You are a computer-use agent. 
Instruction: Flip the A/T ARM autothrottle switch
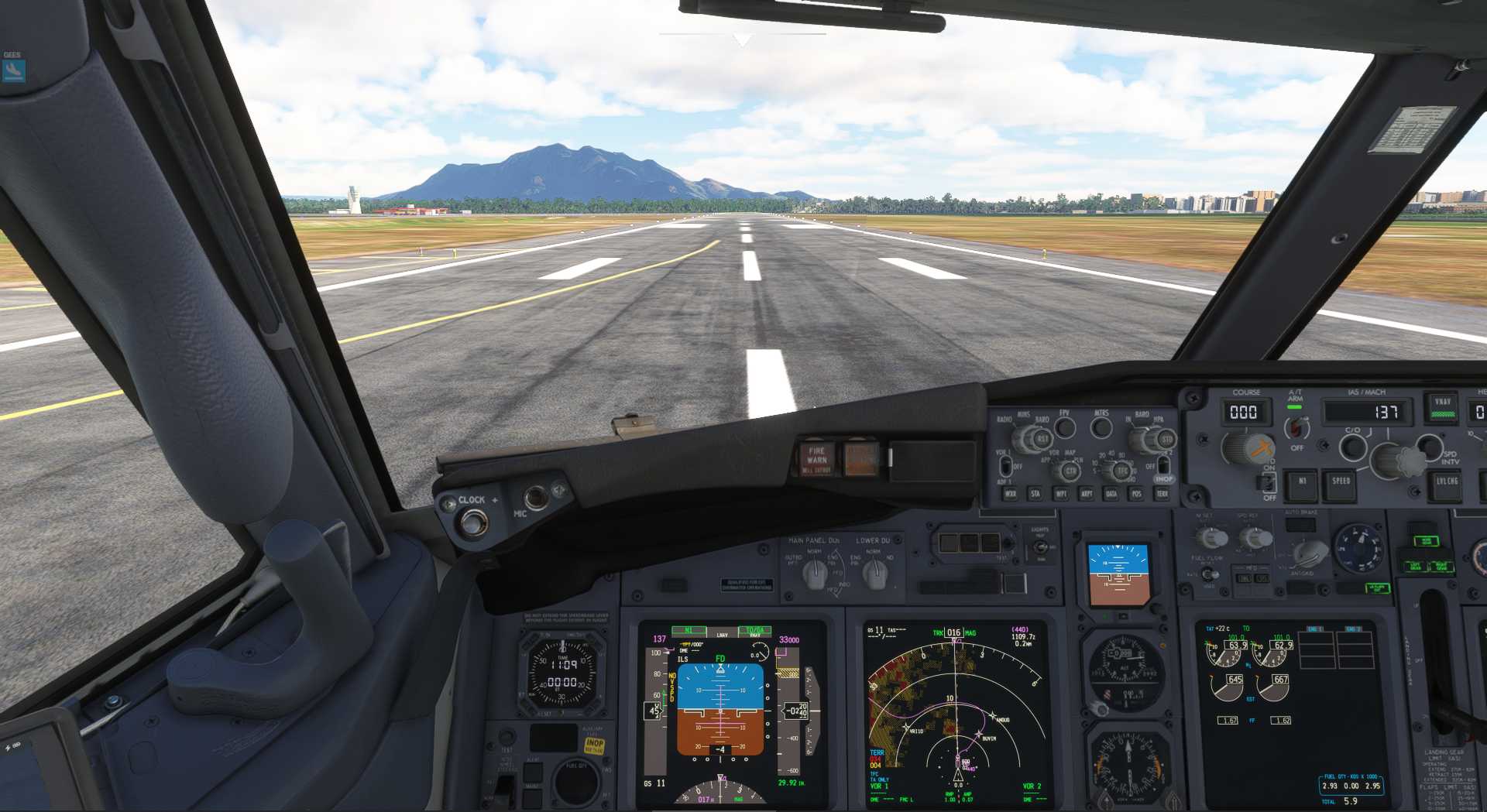[x=1296, y=428]
